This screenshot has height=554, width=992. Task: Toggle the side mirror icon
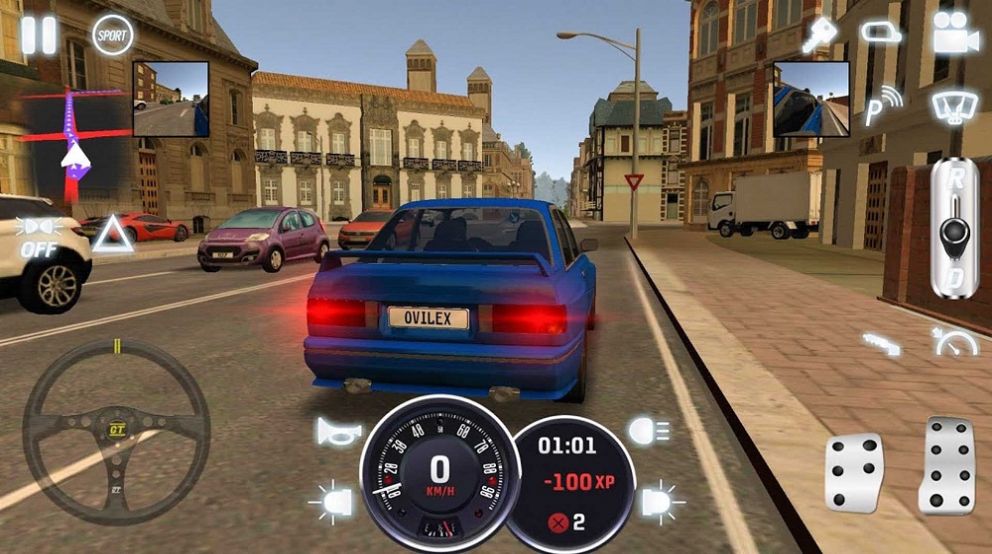click(880, 33)
